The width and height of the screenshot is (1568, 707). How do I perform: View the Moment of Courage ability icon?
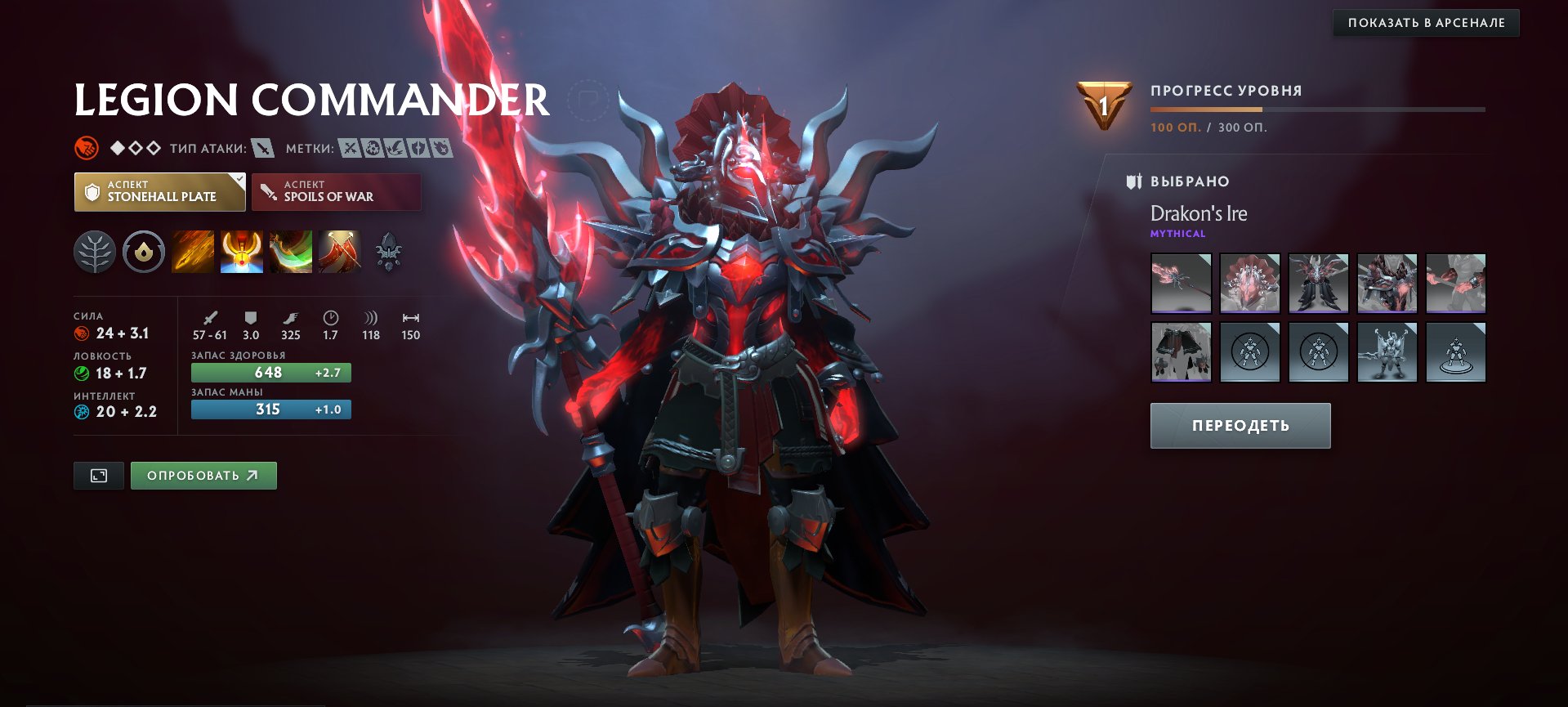point(290,251)
